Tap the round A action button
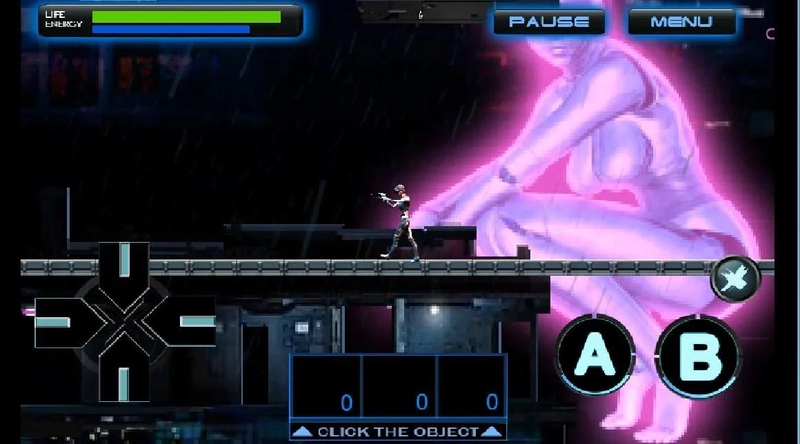This screenshot has width=800, height=444. tap(594, 355)
